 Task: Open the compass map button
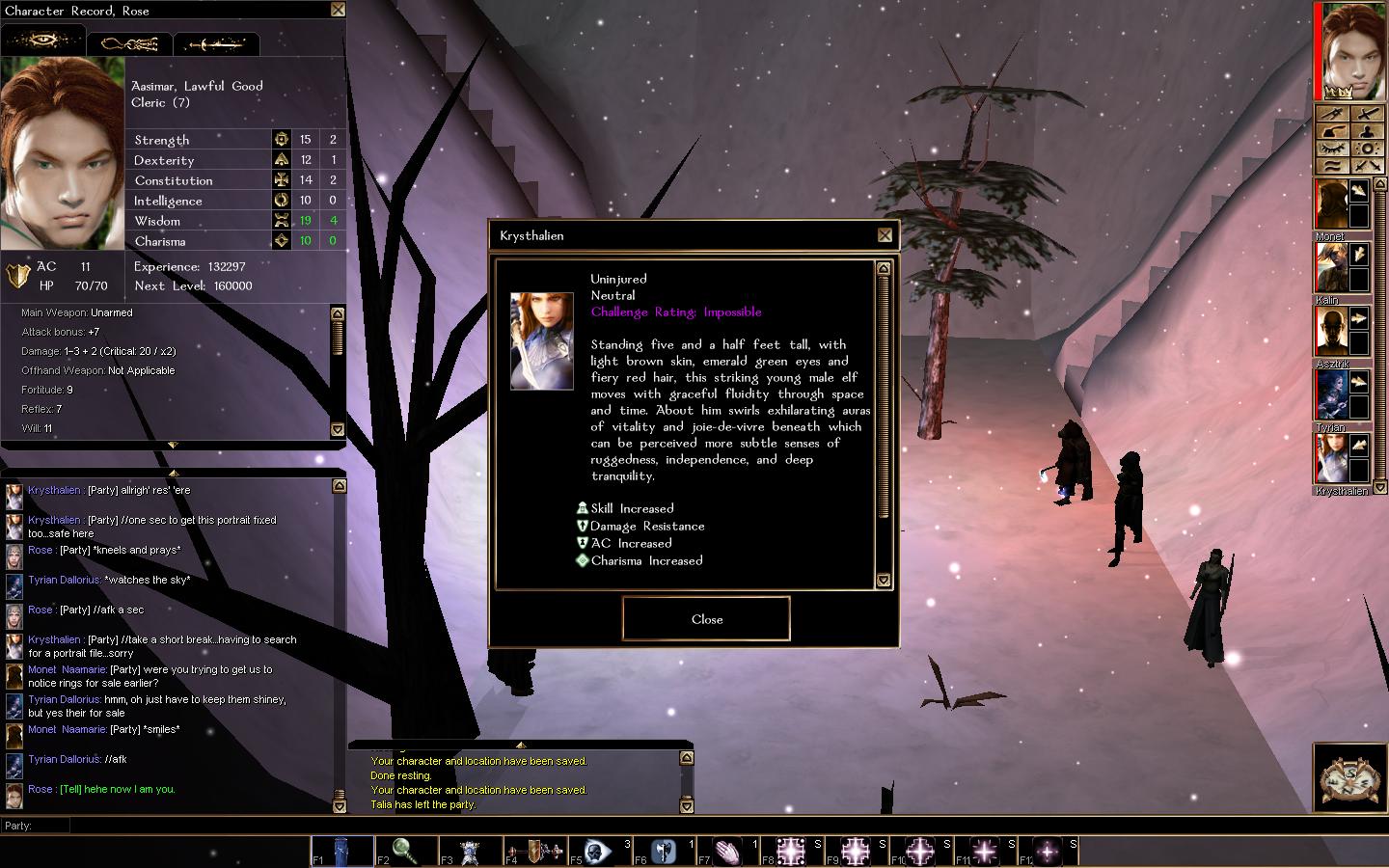pos(1348,776)
